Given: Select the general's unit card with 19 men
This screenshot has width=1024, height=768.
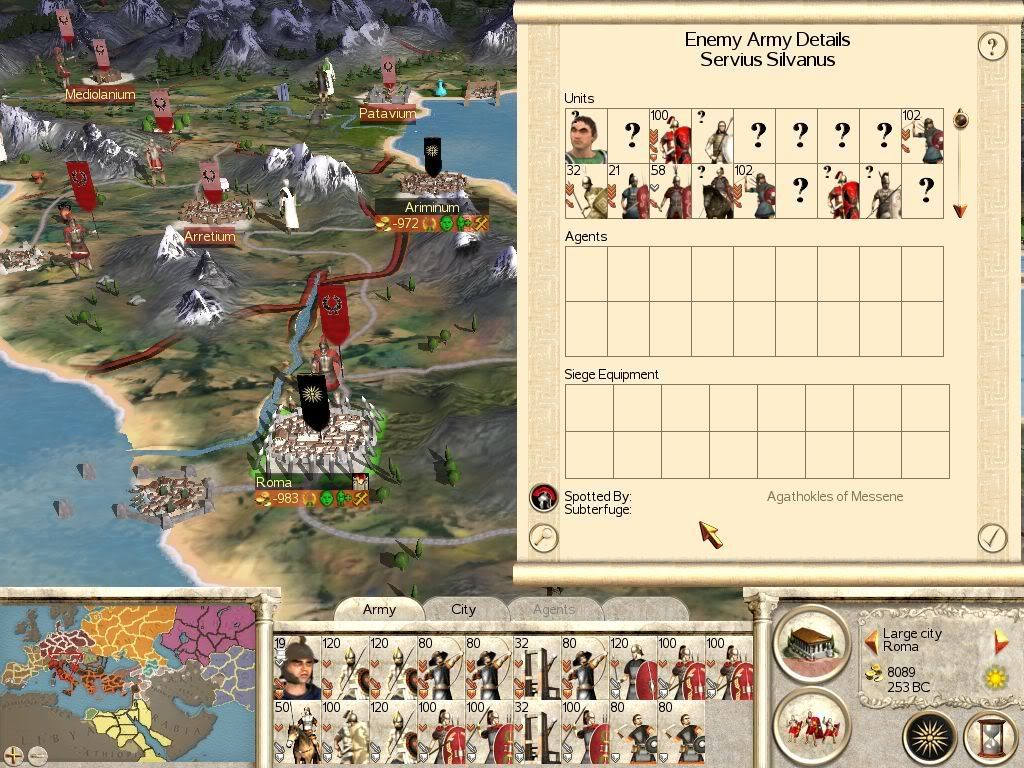Looking at the screenshot, I should [x=297, y=668].
